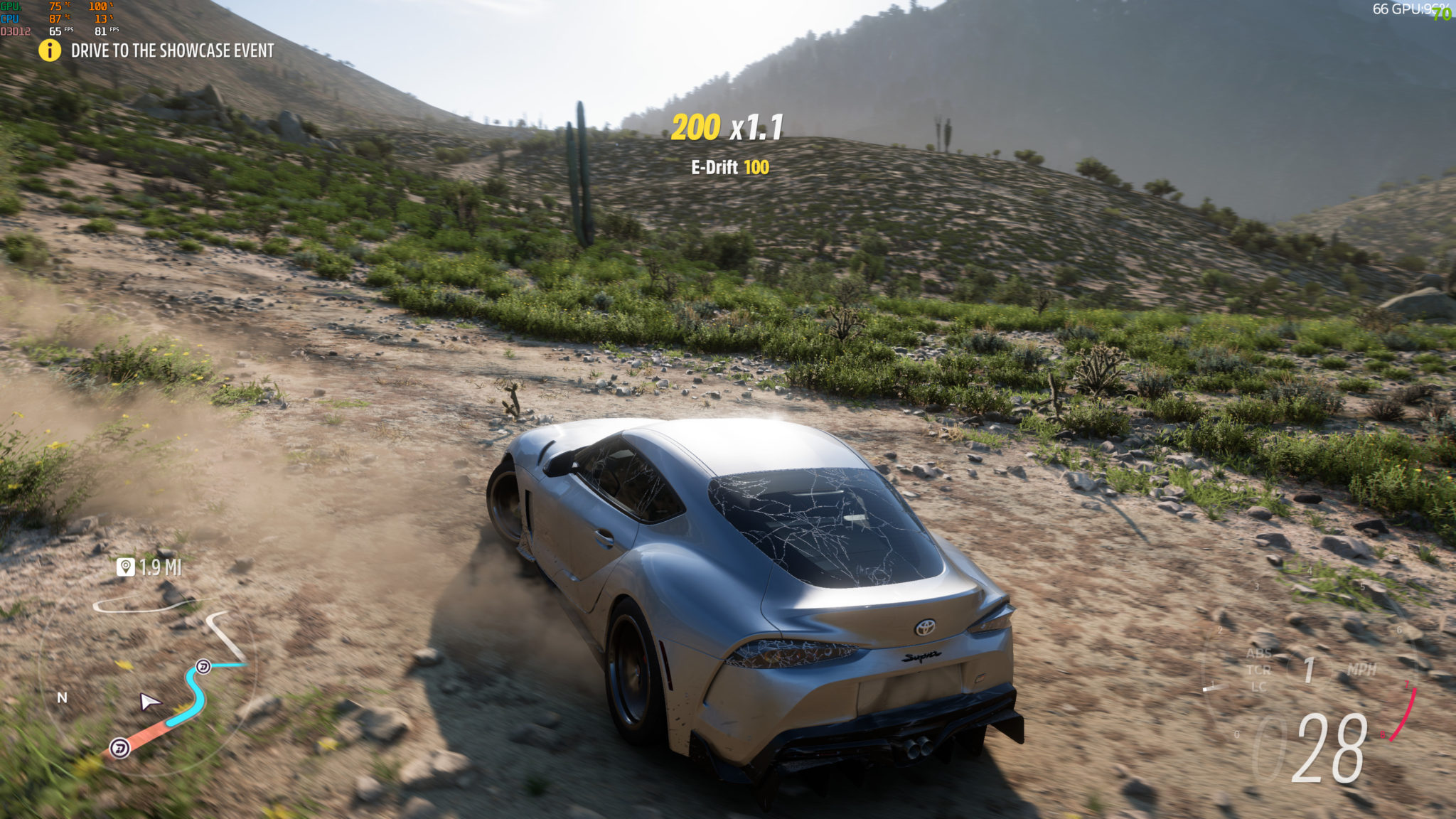The width and height of the screenshot is (1456, 819).
Task: Select the Drive to the Showcase Event objective
Action: [172, 50]
